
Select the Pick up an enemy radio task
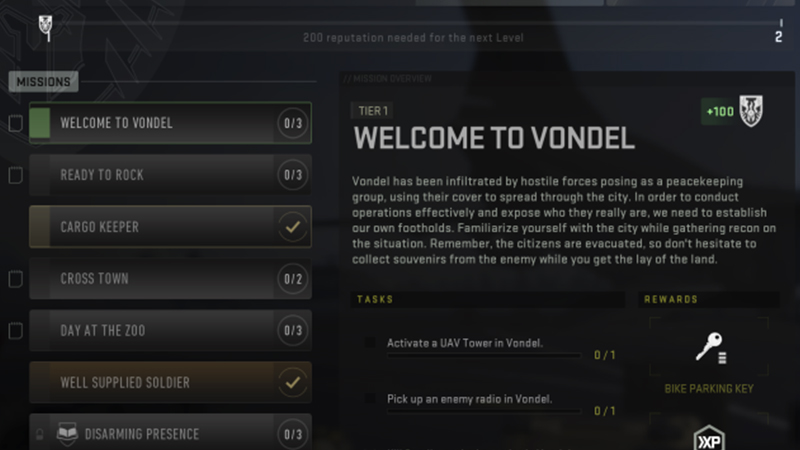pyautogui.click(x=469, y=399)
